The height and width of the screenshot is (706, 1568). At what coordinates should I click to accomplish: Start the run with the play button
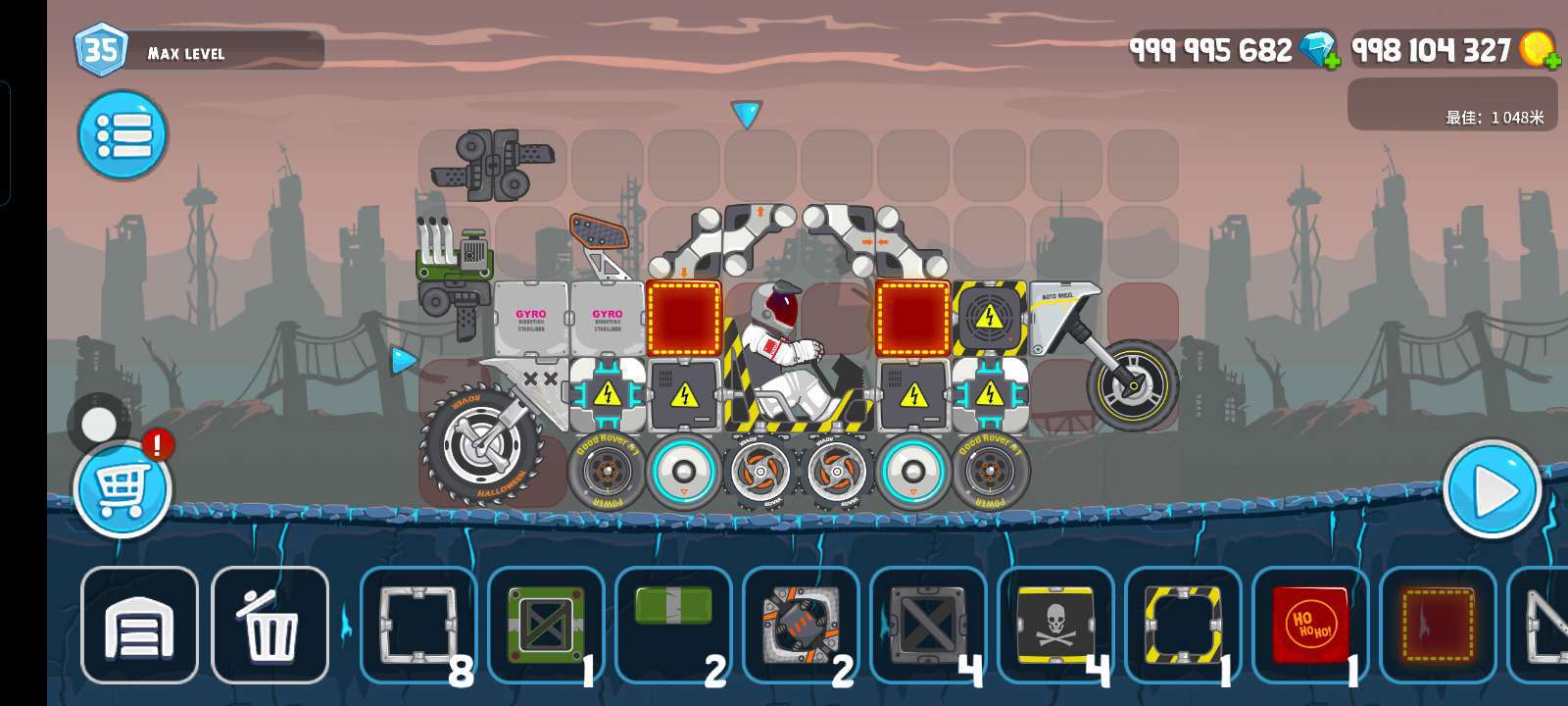[1492, 488]
